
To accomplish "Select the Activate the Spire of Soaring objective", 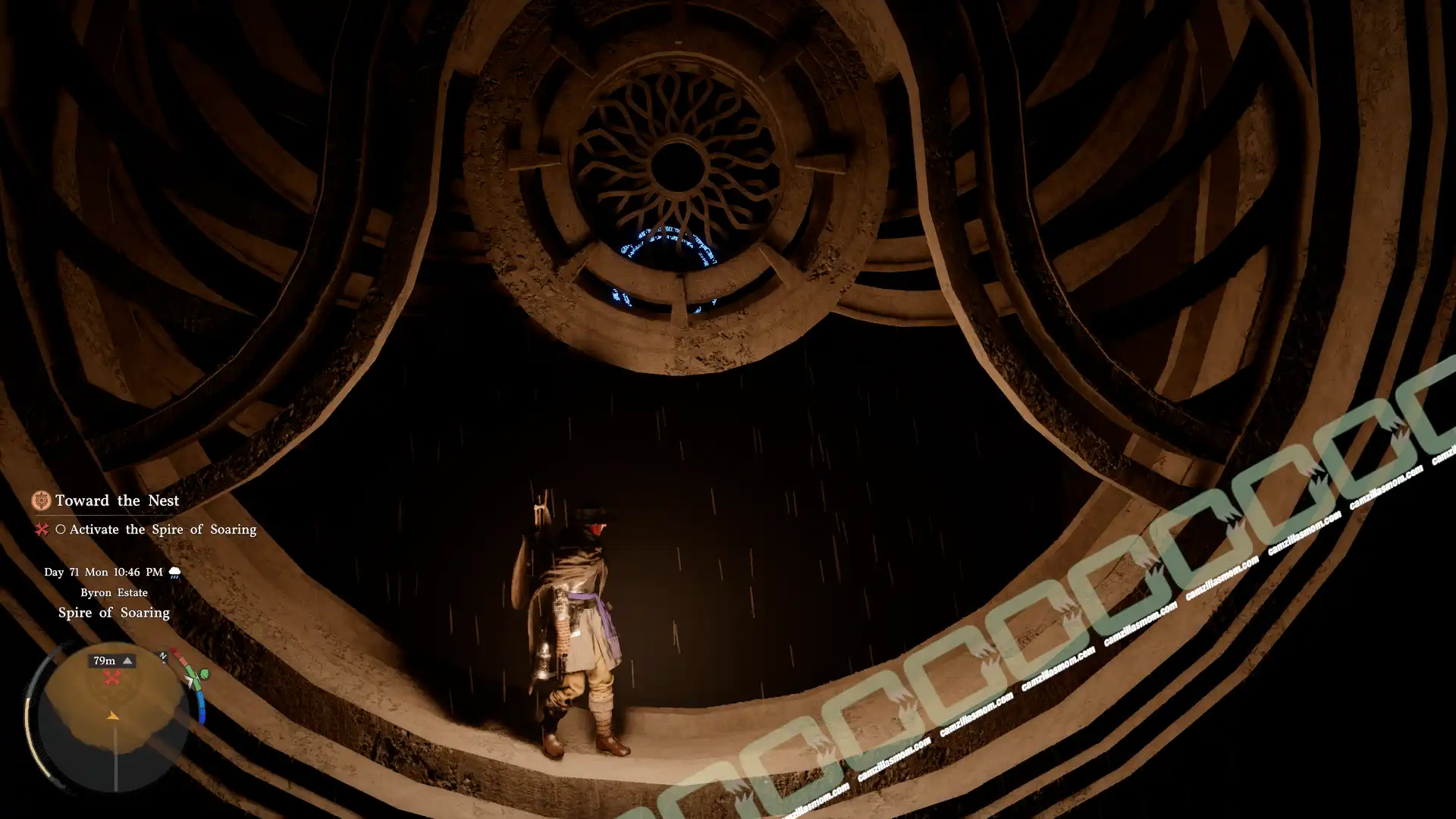I will pyautogui.click(x=162, y=529).
